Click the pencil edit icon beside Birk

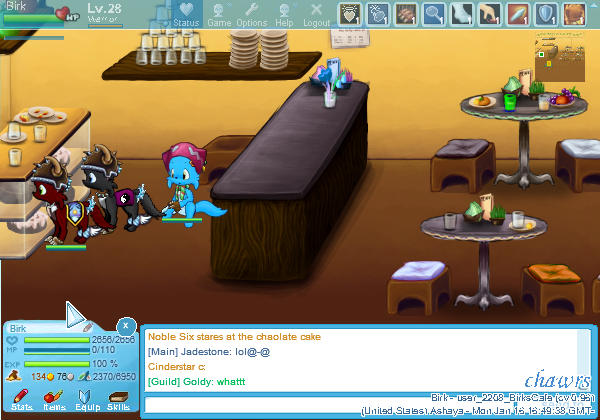coord(87,327)
